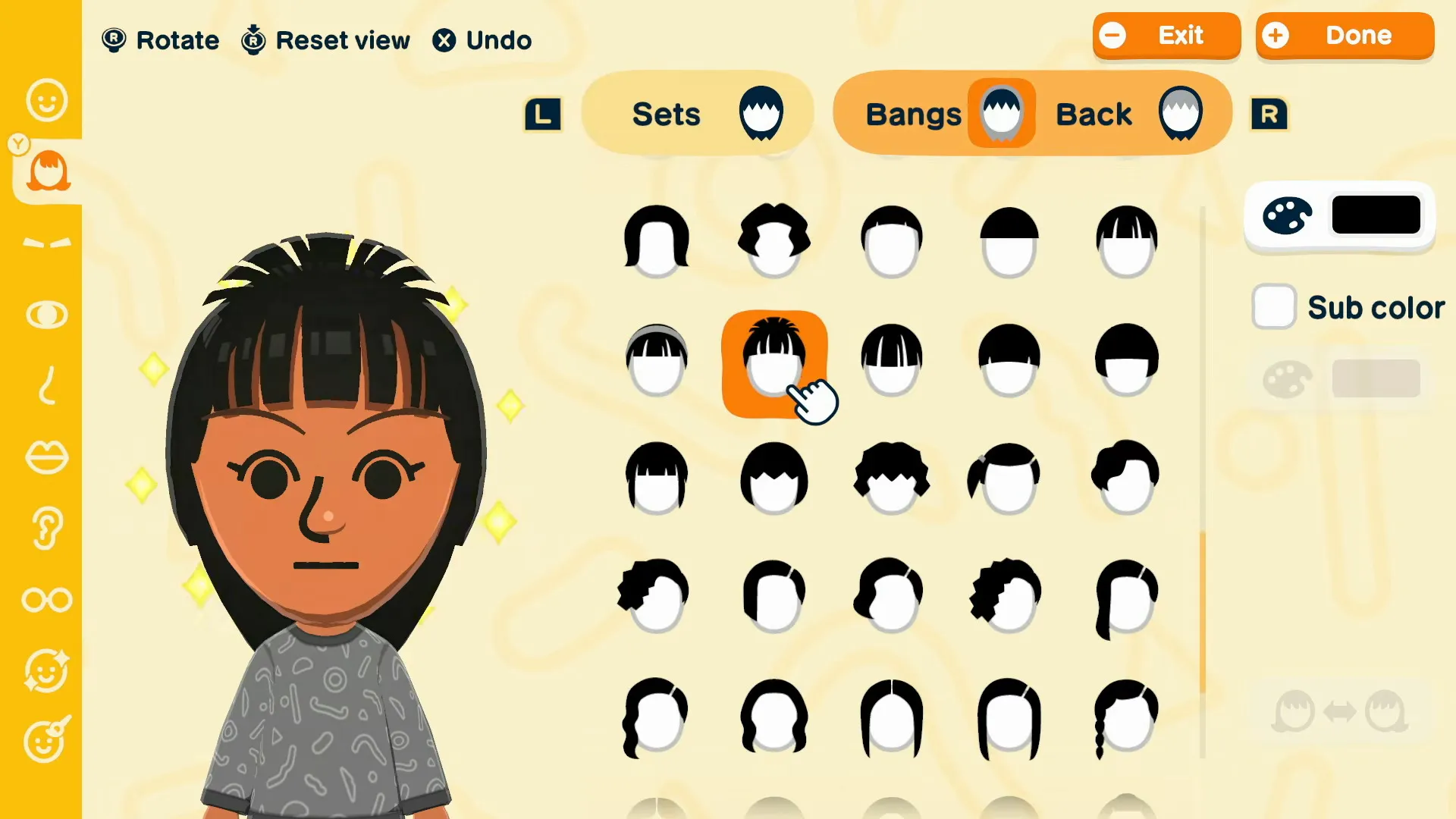1456x819 pixels.
Task: Open the black hair color swatch
Action: [1376, 215]
